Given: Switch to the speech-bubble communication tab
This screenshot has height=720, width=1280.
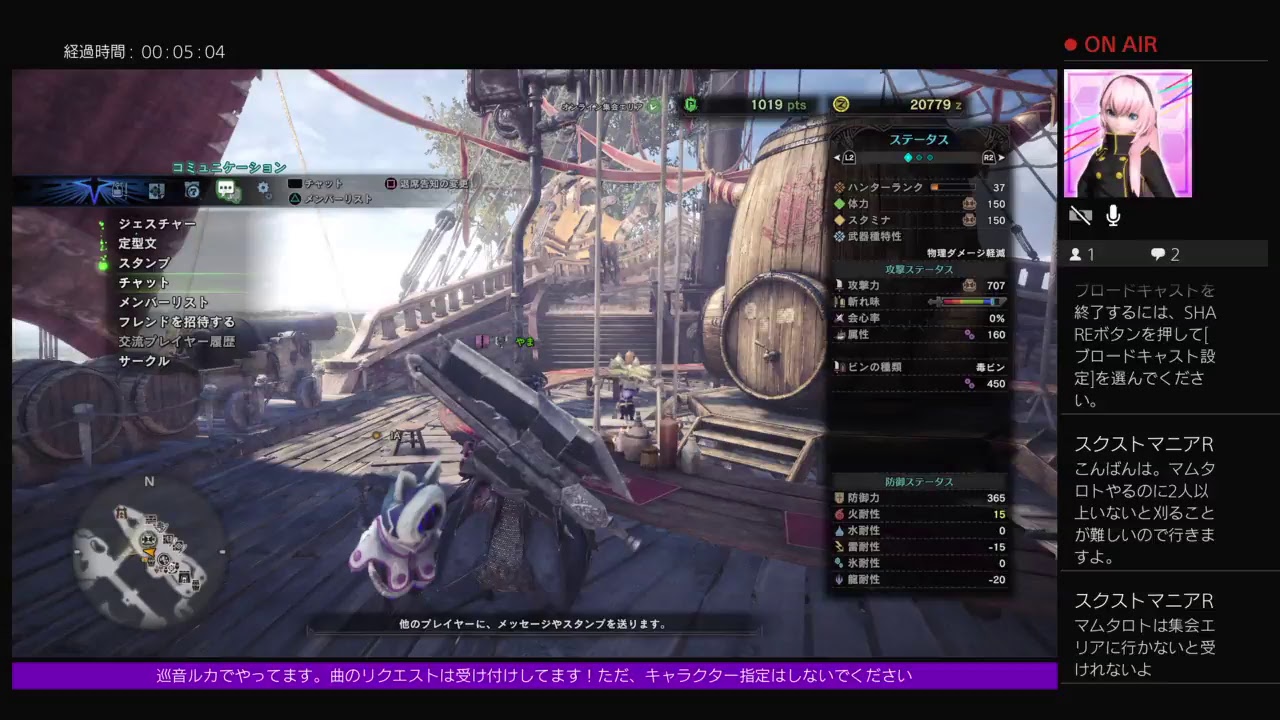Looking at the screenshot, I should [x=226, y=189].
